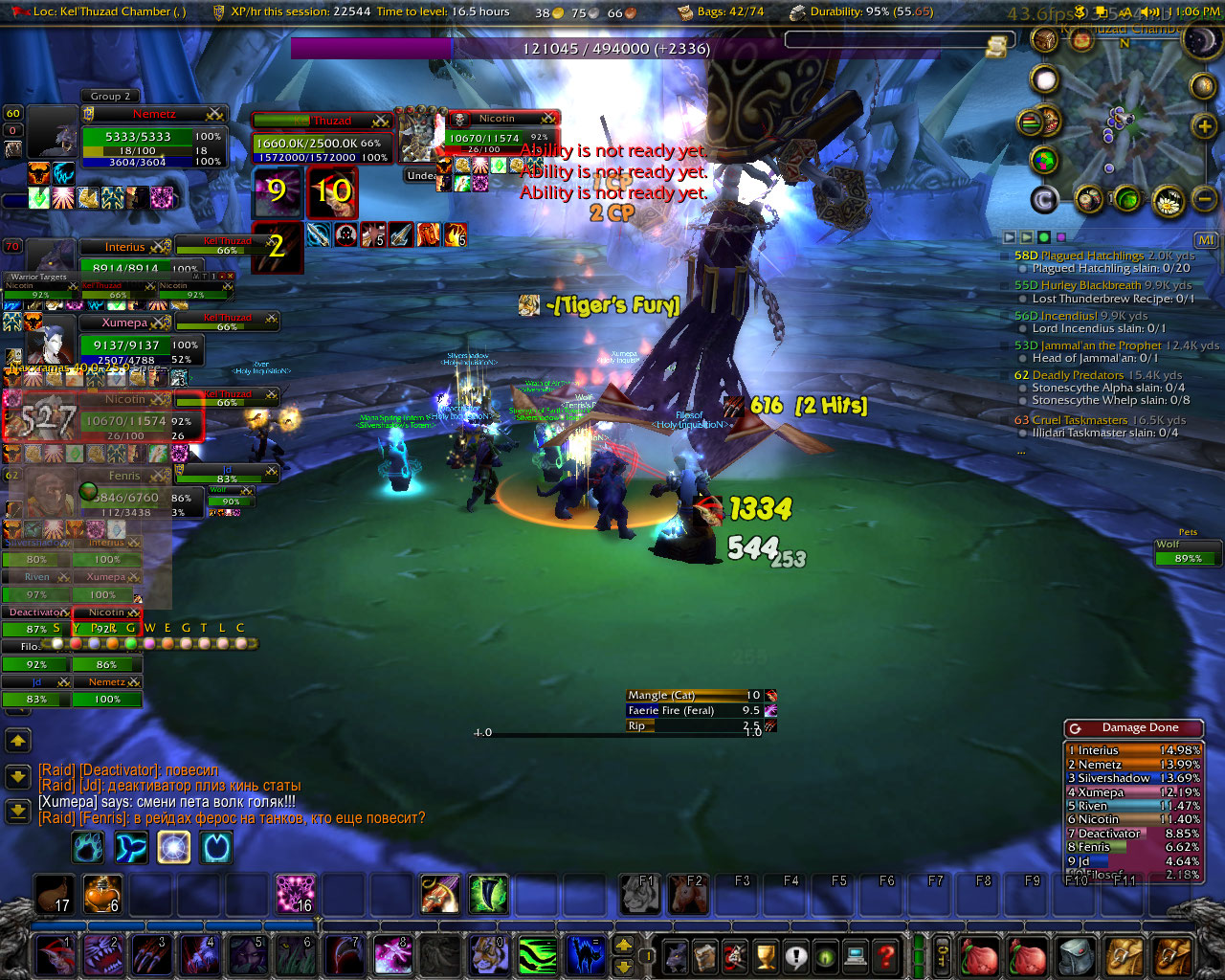Click Damage Done meter title bar
This screenshot has height=980, width=1225.
pos(1134,728)
